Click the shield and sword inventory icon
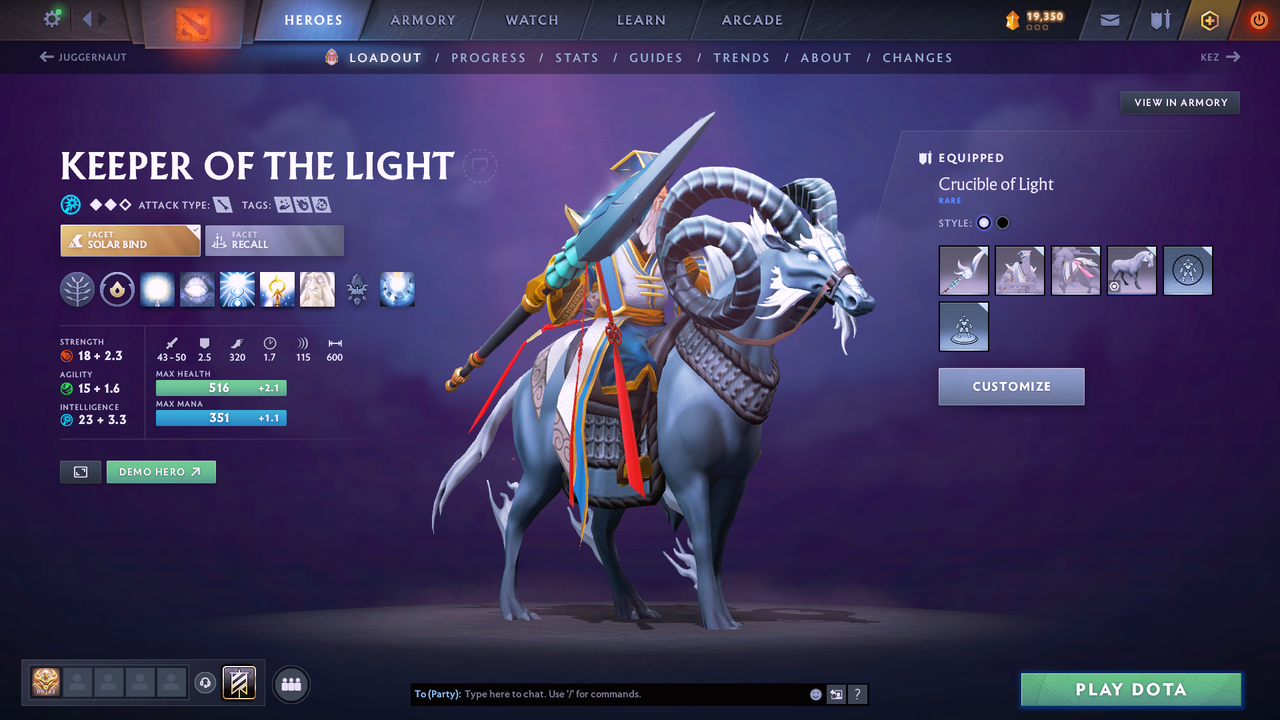 [x=1158, y=20]
